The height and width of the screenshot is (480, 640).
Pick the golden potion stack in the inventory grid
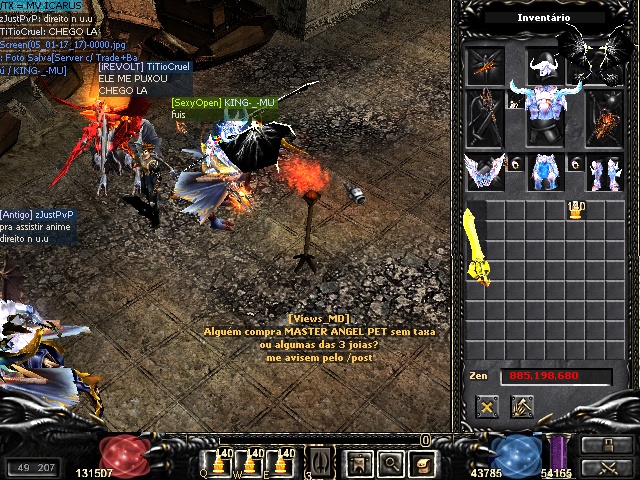(576, 209)
